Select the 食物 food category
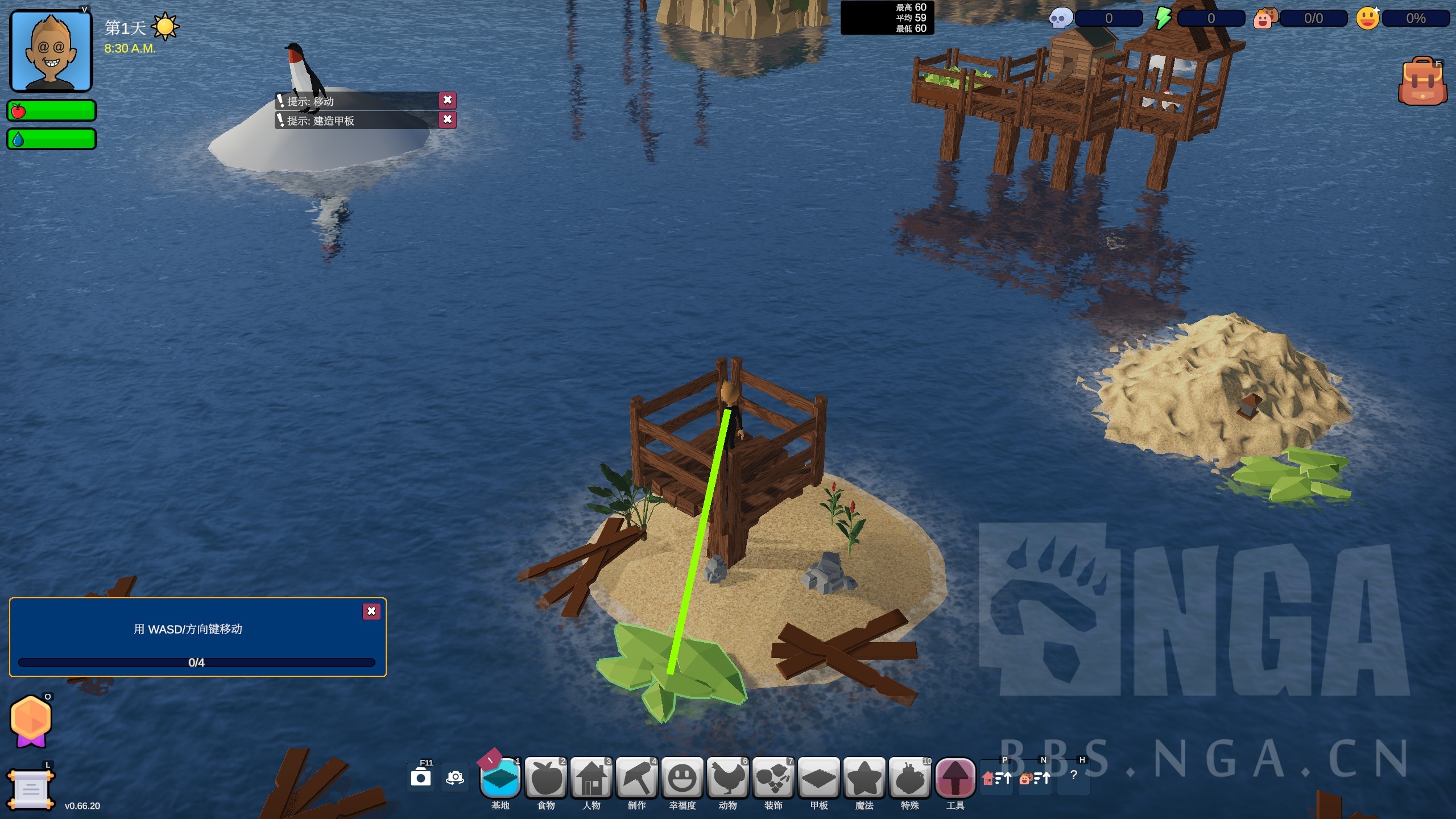This screenshot has height=819, width=1456. coord(546,777)
